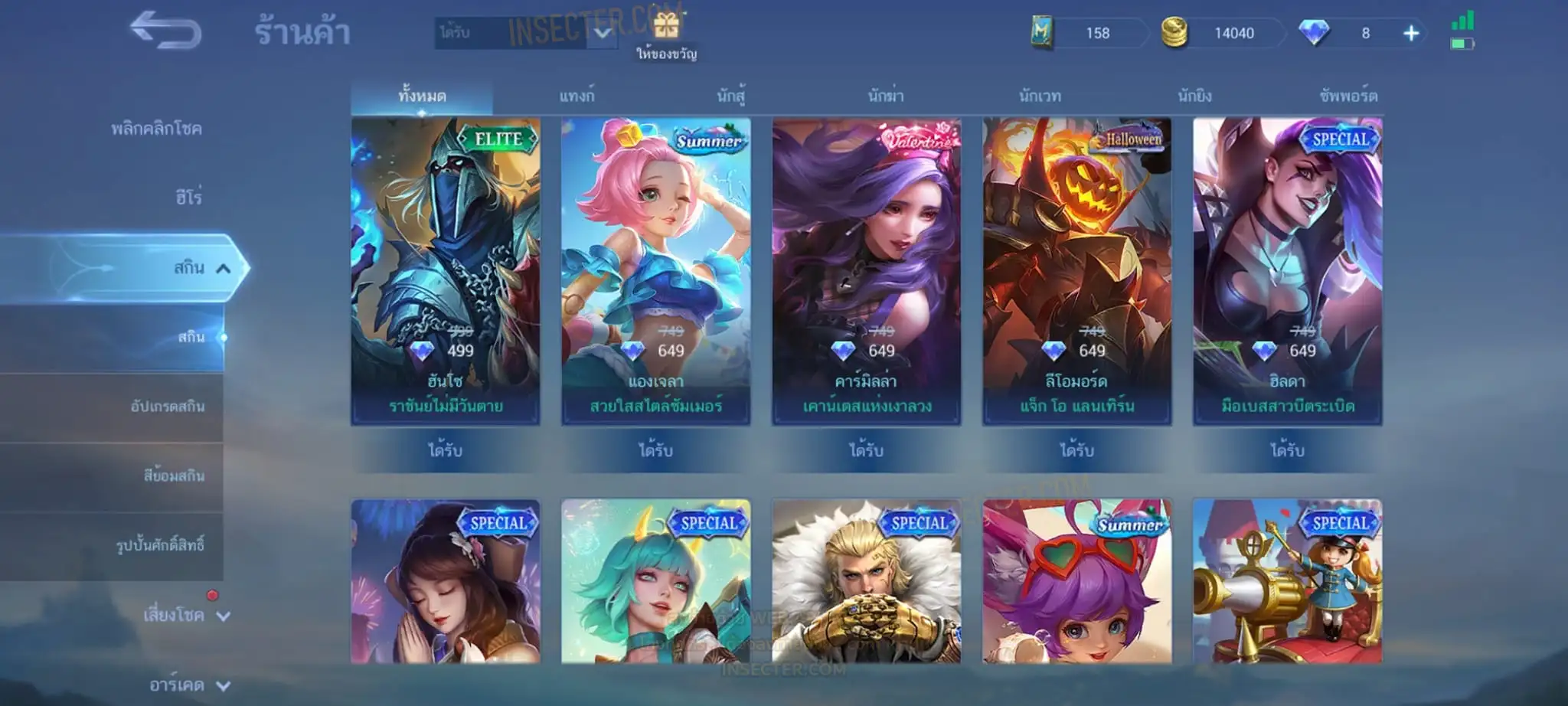Go back using the return arrow
Screen dimensions: 1568x706
[x=165, y=31]
